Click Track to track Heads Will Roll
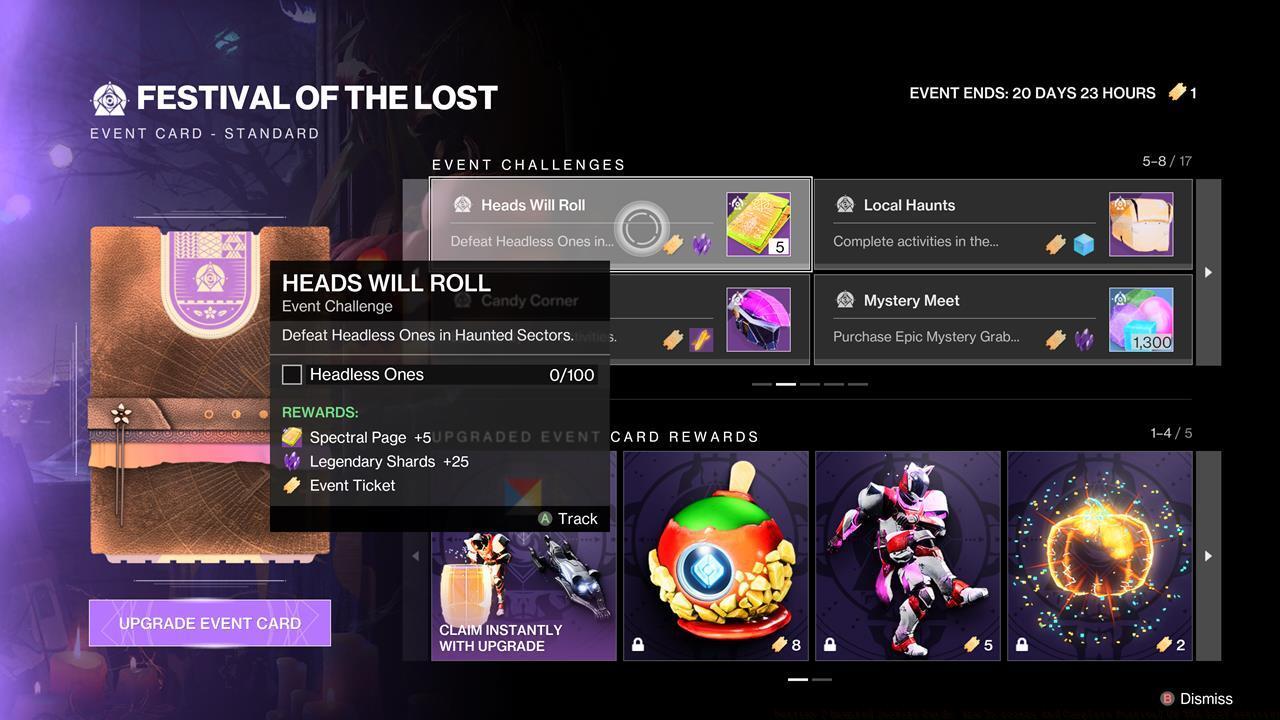Viewport: 1280px width, 720px height. (570, 519)
